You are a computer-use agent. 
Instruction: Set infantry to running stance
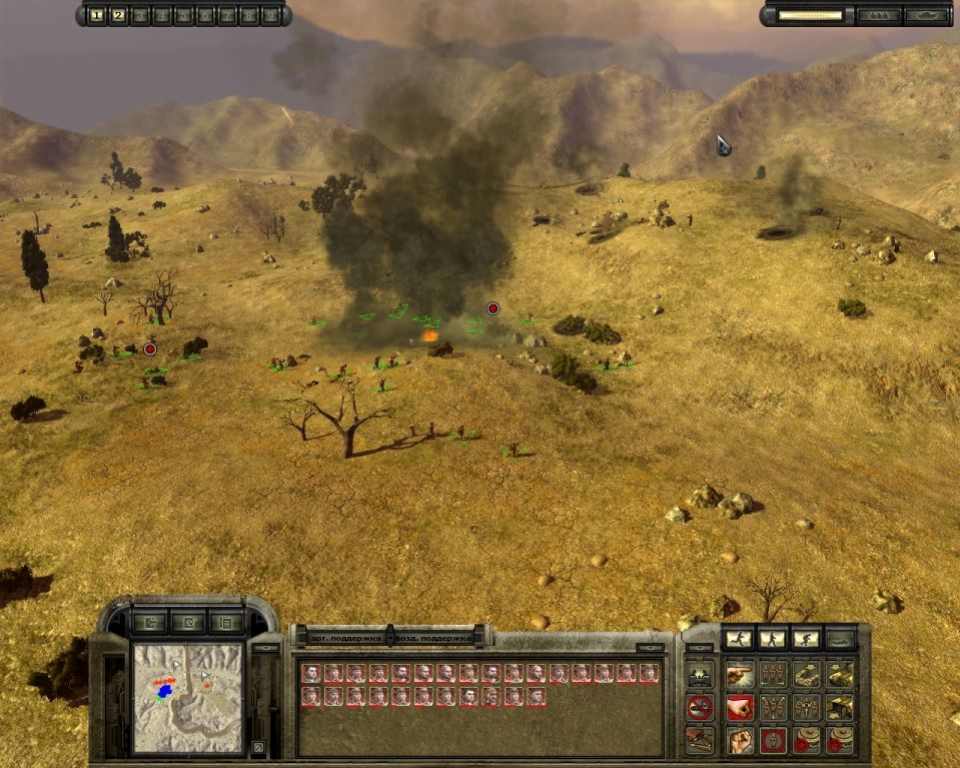point(738,638)
